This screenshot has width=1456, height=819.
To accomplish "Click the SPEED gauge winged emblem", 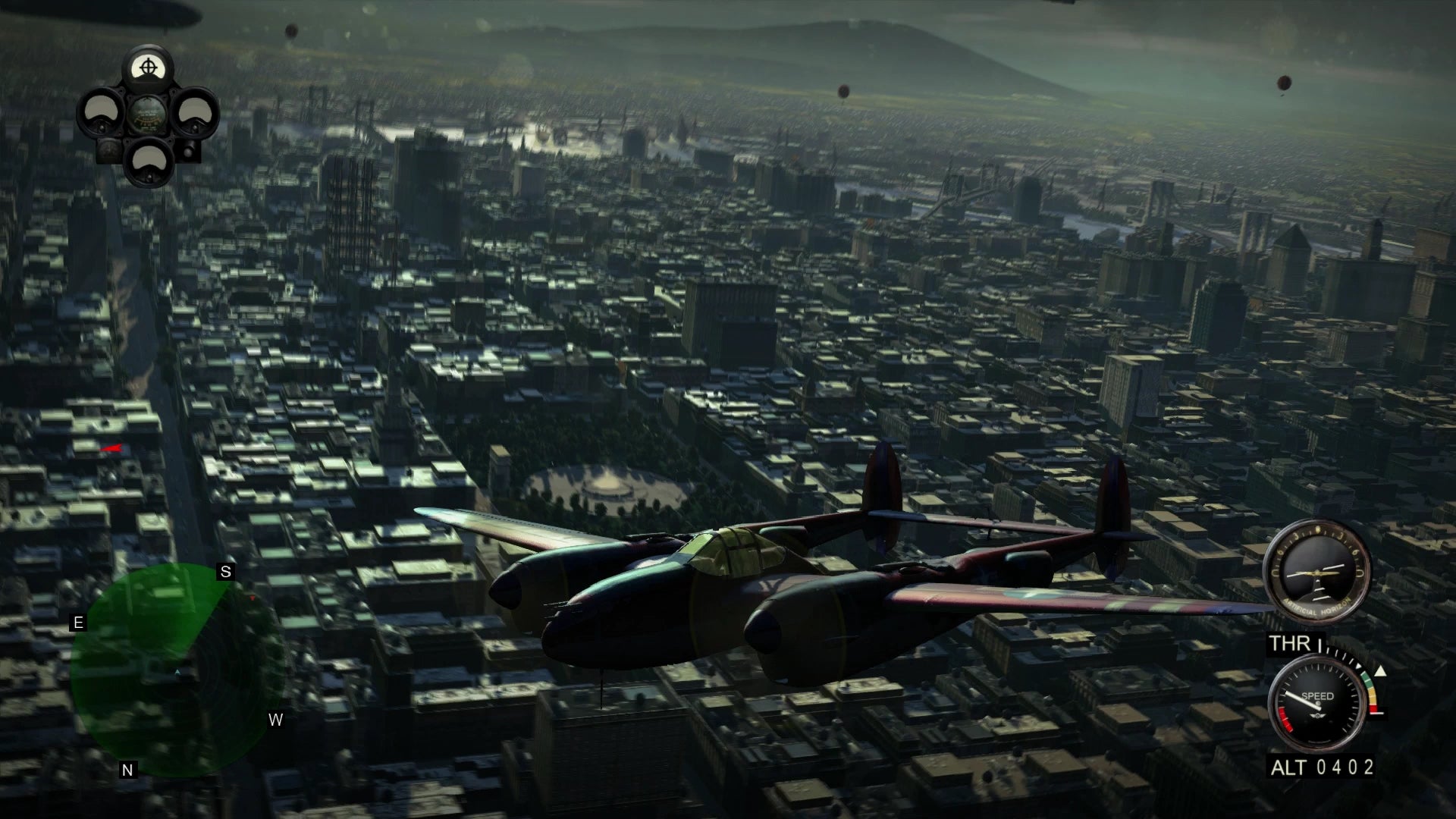I will tap(1316, 715).
